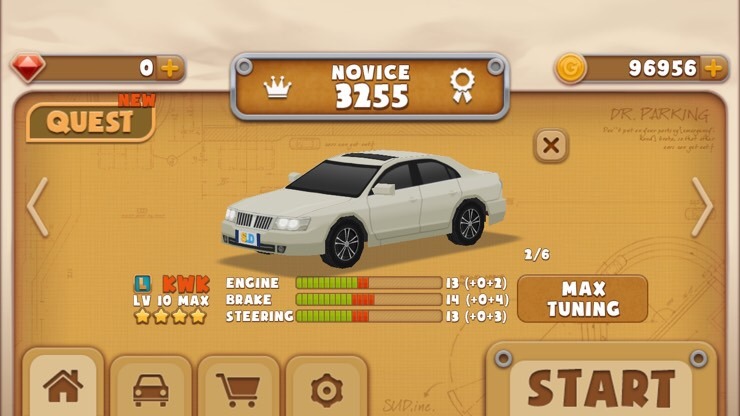Show the next car with right arrow
Screen dimensions: 740x416
pyautogui.click(x=702, y=207)
